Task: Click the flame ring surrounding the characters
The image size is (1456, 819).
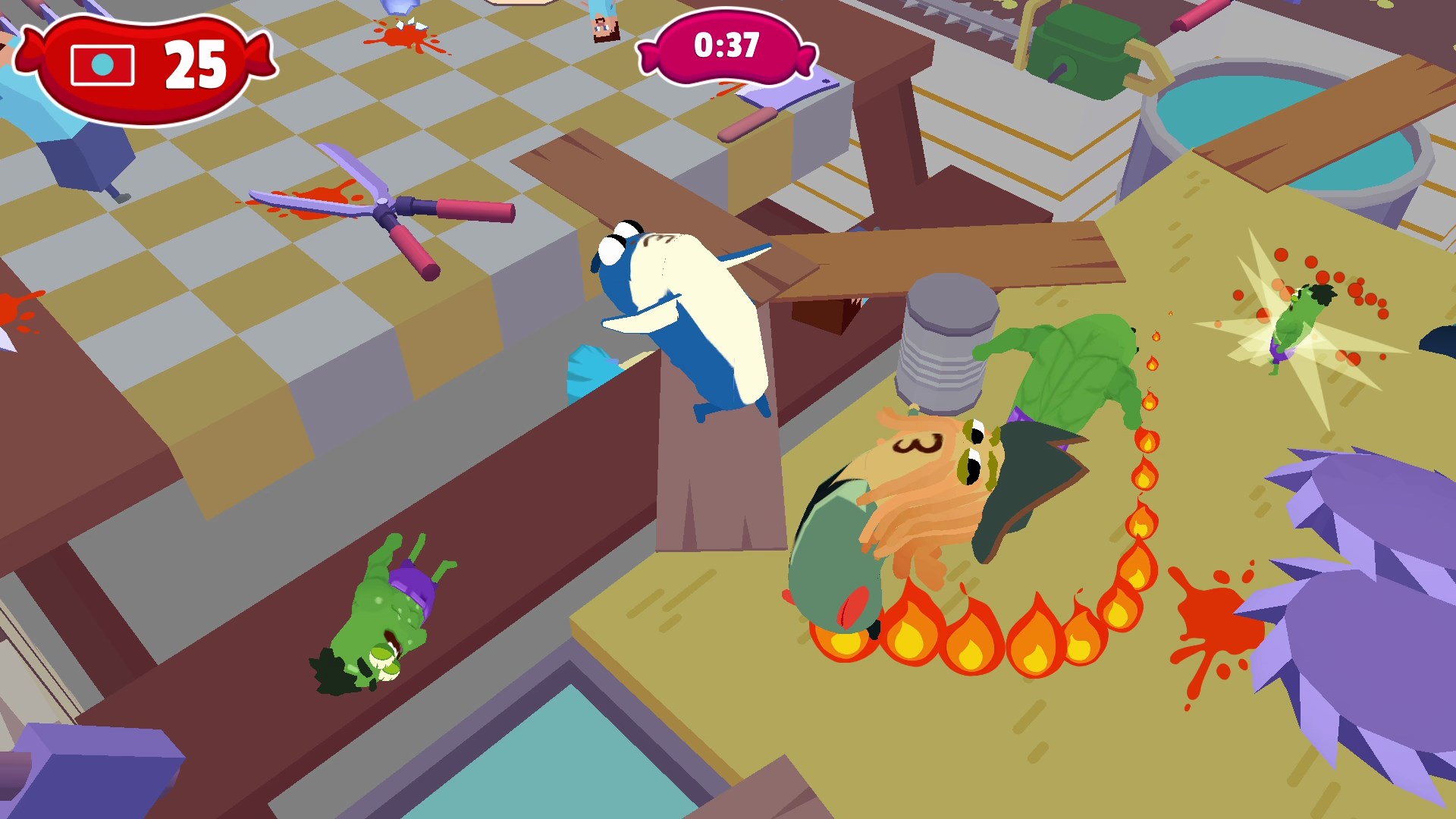Action: coord(971,637)
